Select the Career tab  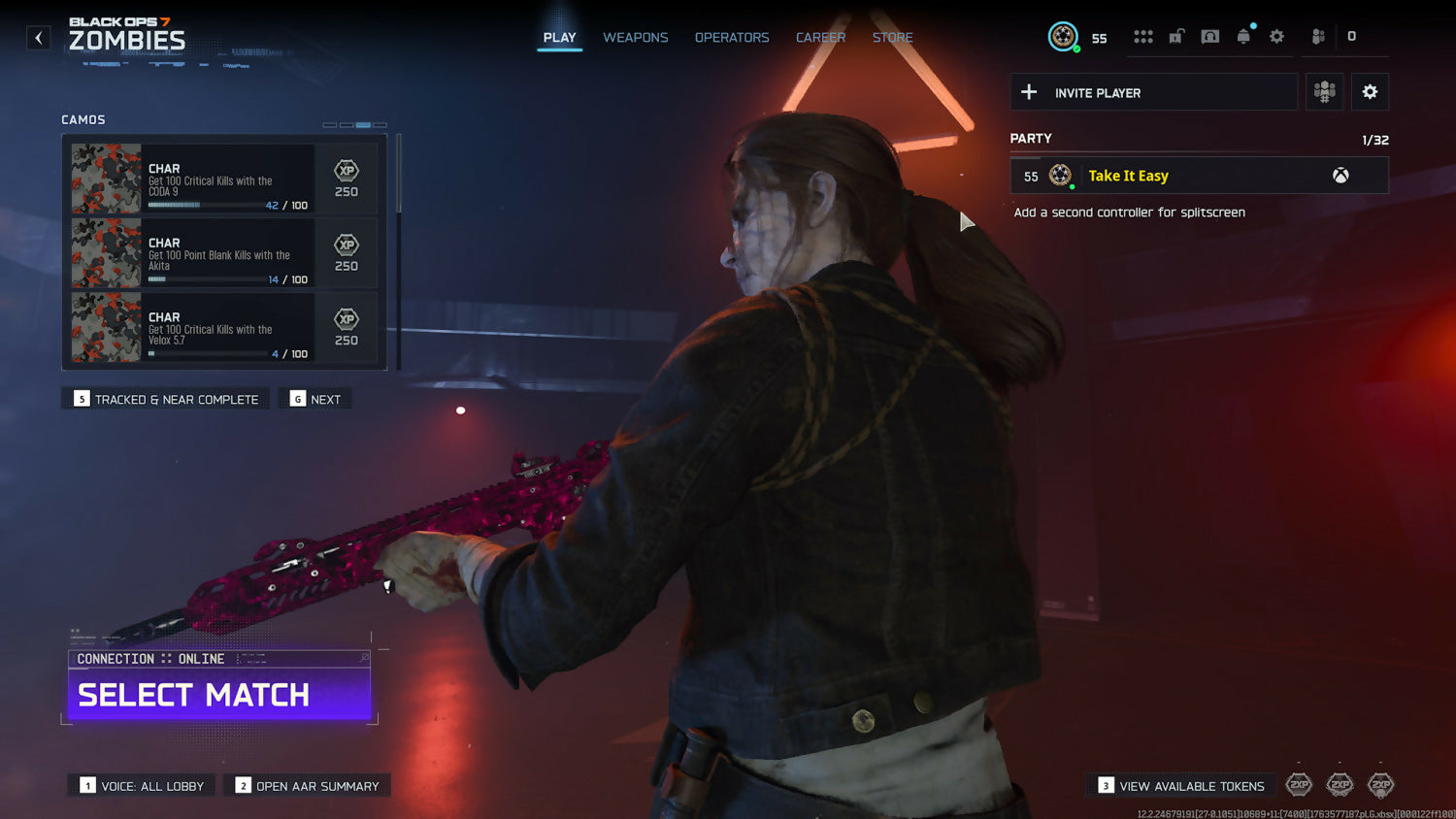820,38
